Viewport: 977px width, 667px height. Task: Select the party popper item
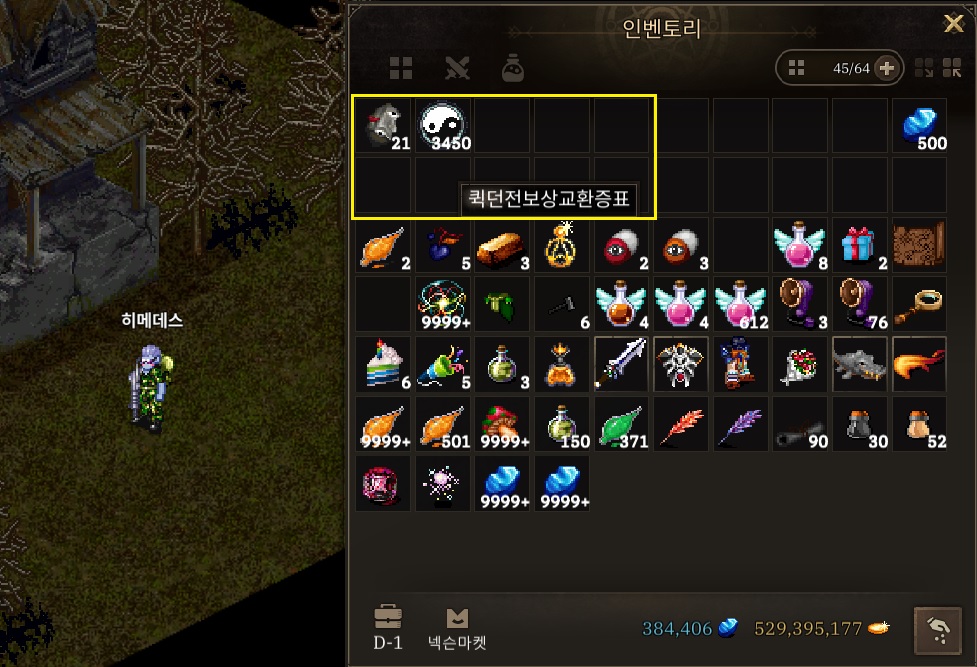coord(443,364)
